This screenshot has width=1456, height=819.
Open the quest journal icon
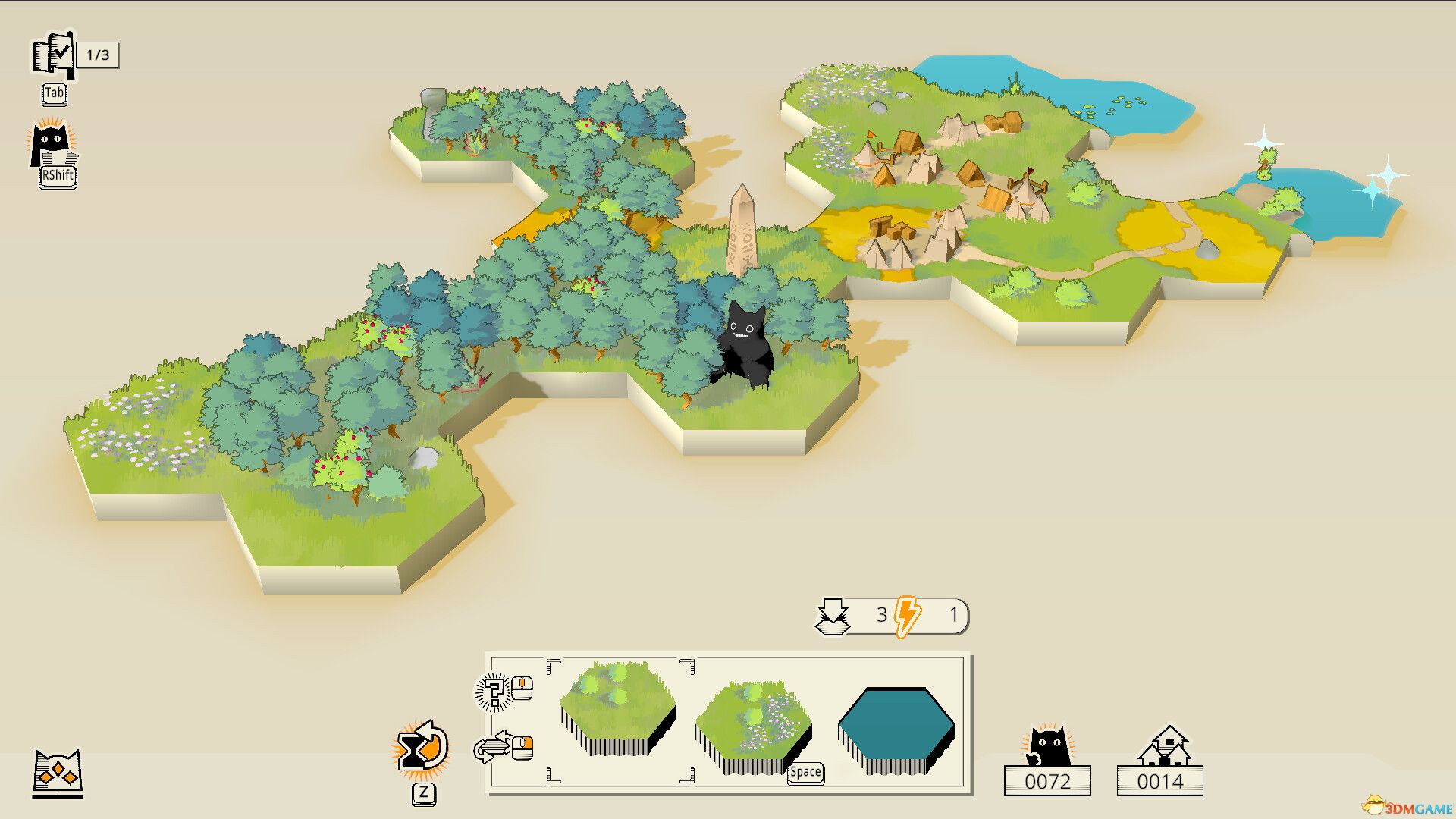52,55
